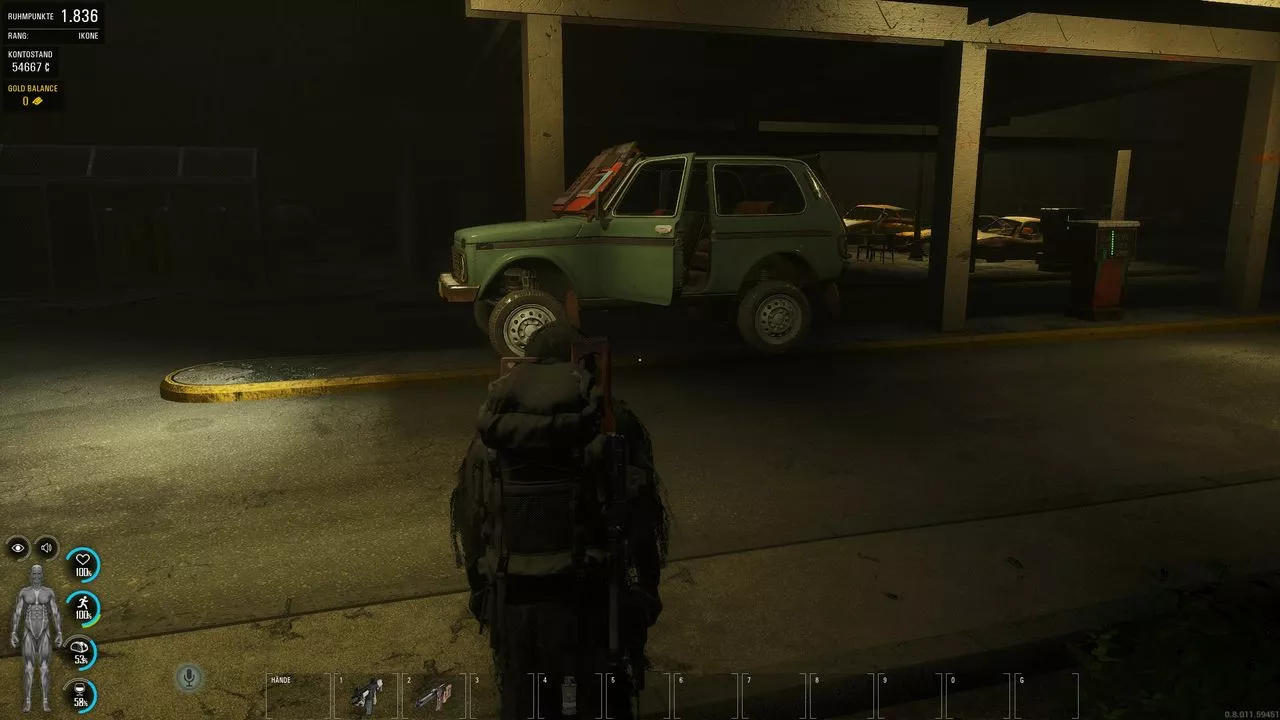Click the microphone voice chat icon
The height and width of the screenshot is (720, 1280).
tap(187, 678)
